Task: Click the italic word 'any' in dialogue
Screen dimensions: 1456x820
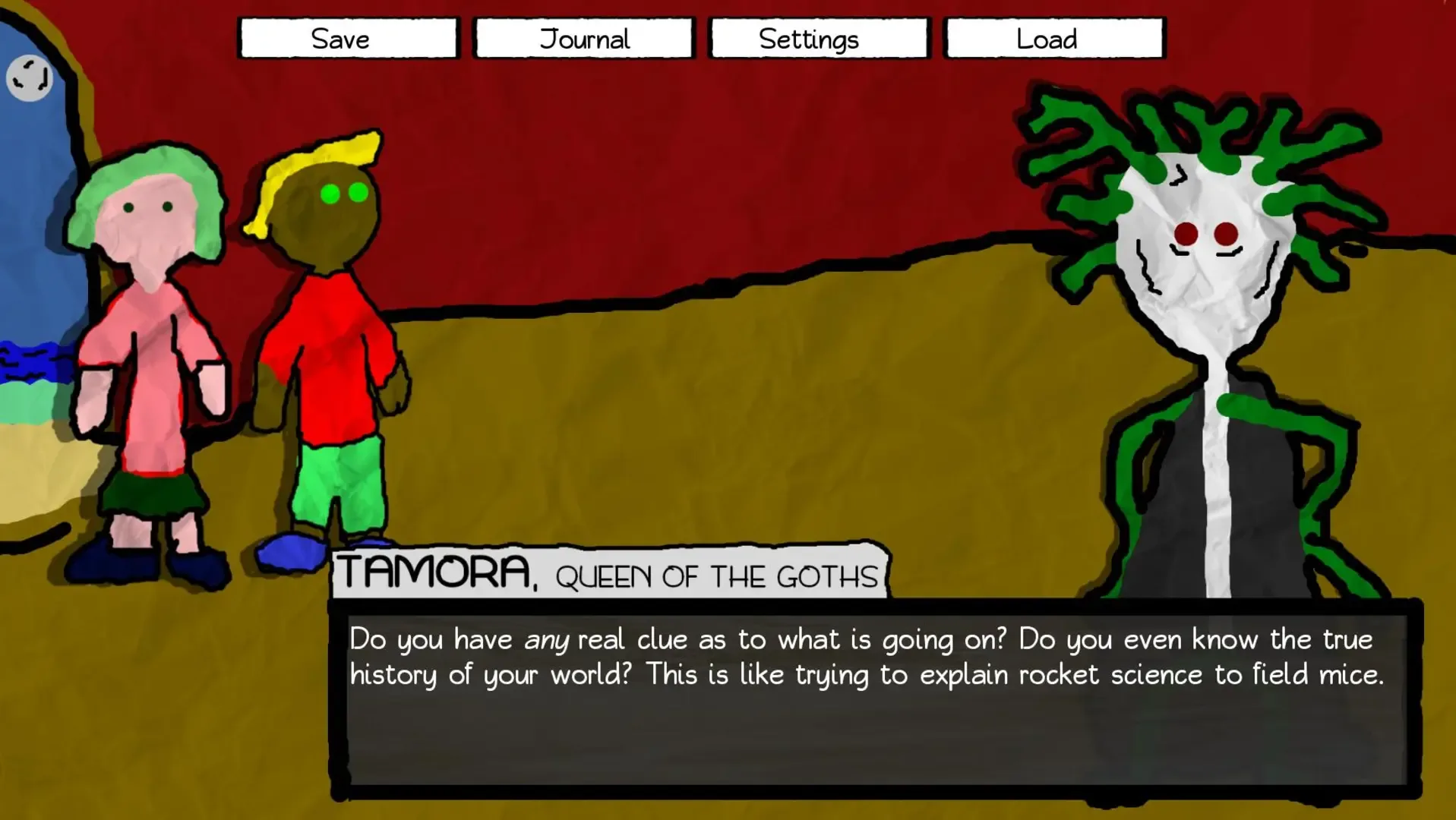Action: (x=545, y=639)
